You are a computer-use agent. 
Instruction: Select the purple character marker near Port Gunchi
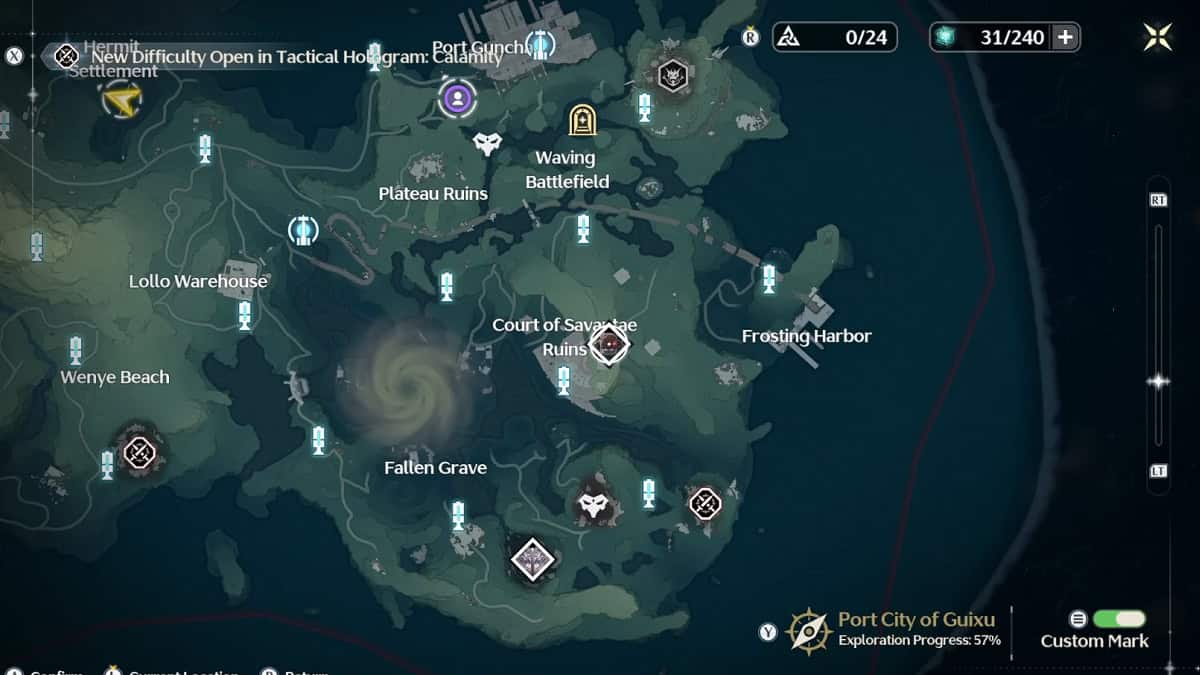457,98
